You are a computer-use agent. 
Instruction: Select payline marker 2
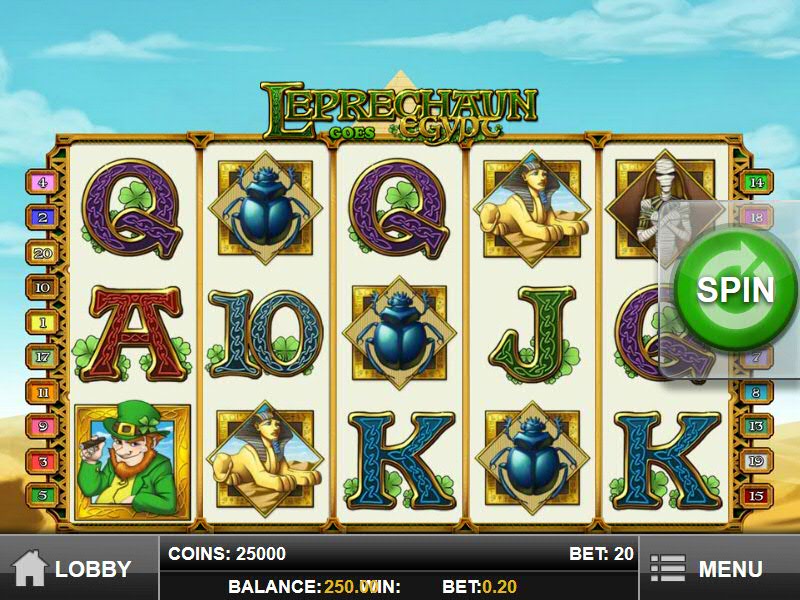click(x=43, y=216)
